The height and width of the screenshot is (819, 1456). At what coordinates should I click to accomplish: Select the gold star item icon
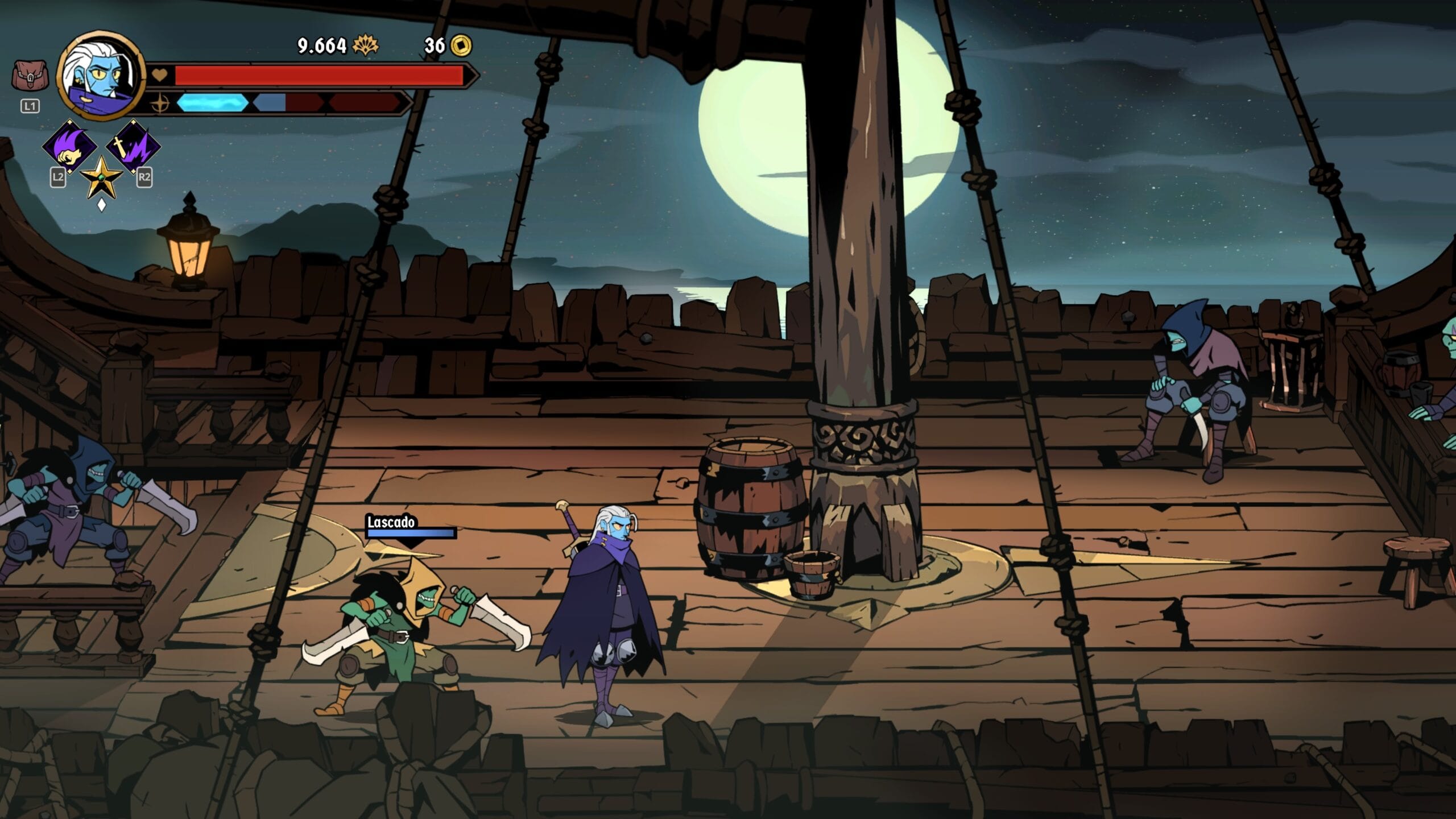pyautogui.click(x=101, y=177)
